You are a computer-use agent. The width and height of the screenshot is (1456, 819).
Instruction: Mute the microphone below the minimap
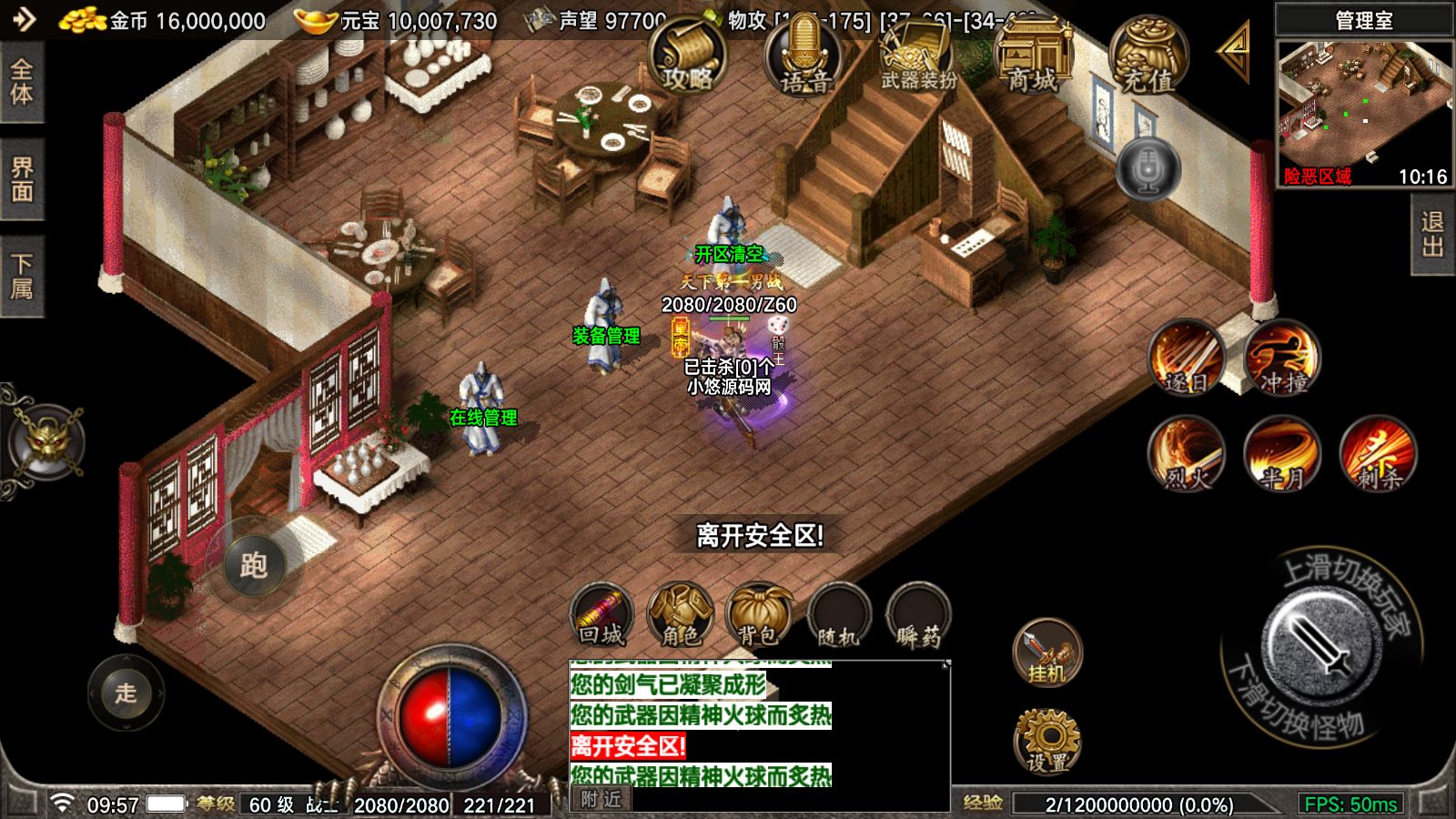tap(1150, 168)
